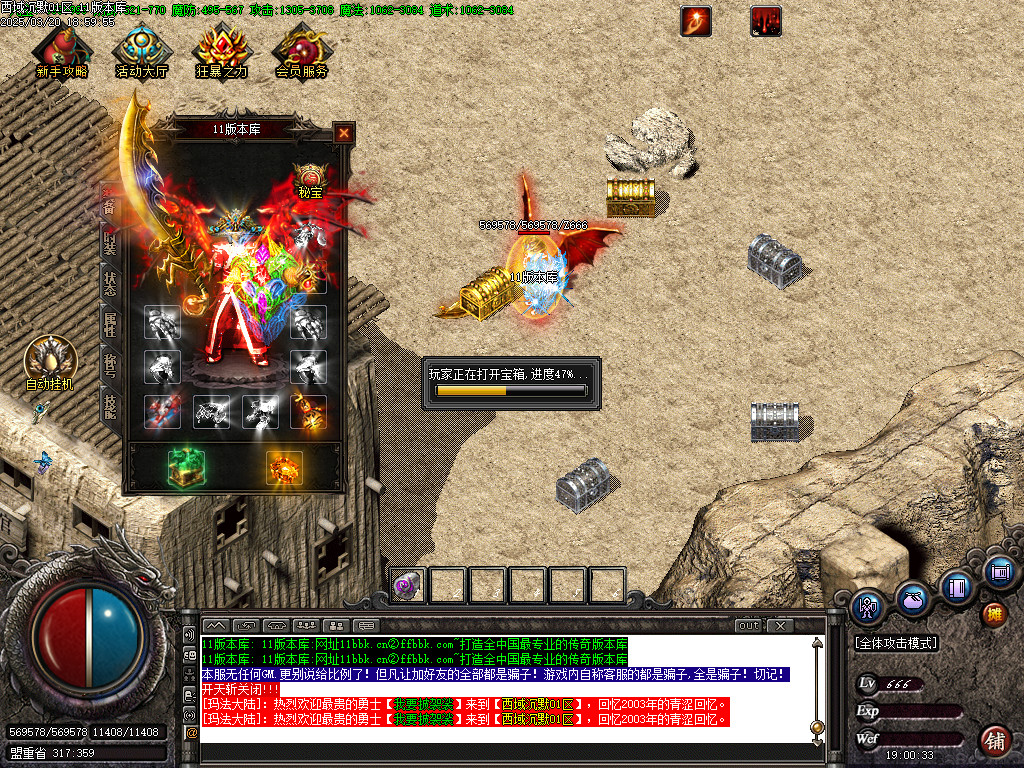Screen dimensions: 1024x768
Task: Switch to the 技能 skills tab
Action: 109,404
